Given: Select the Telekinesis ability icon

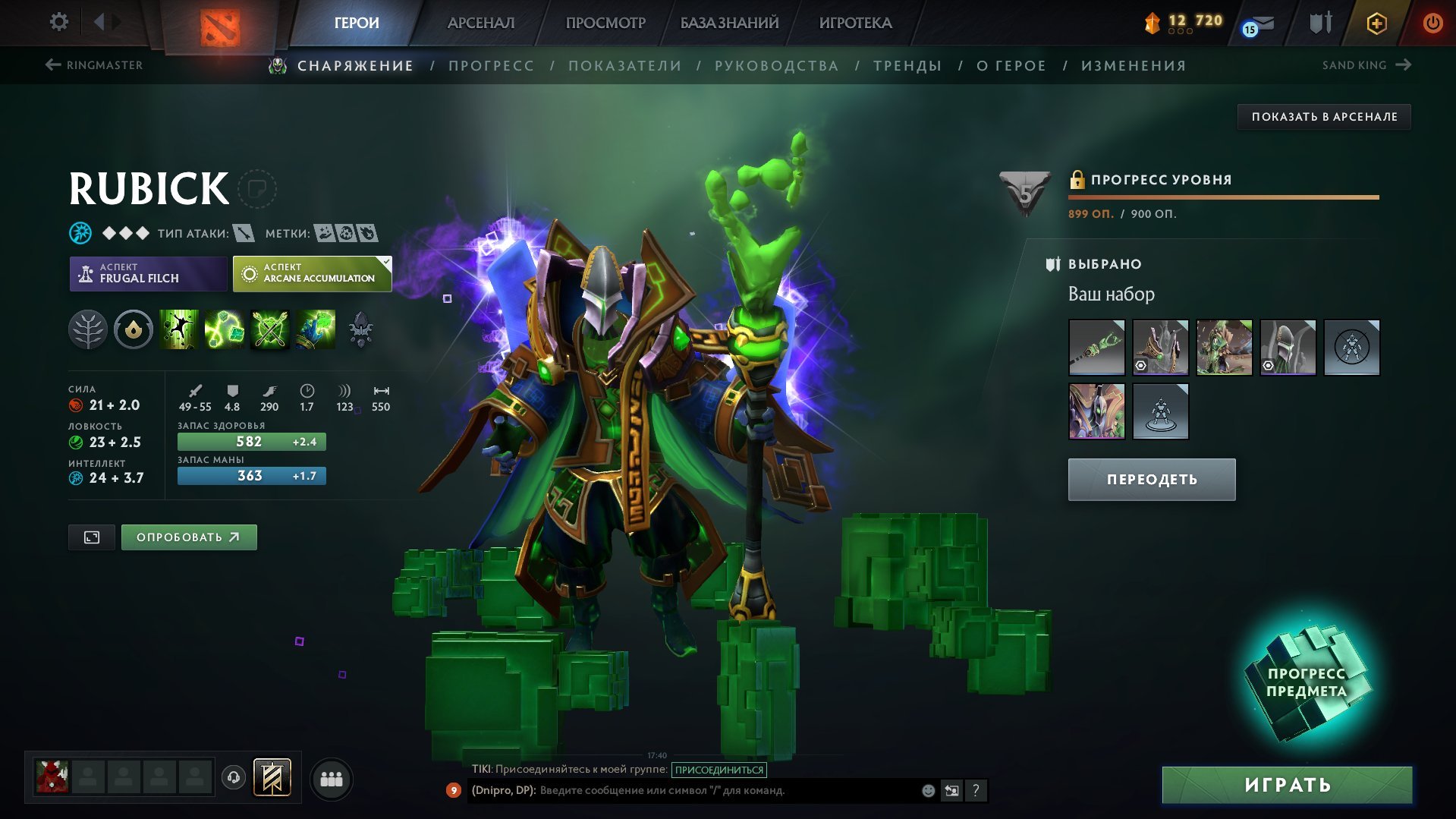Looking at the screenshot, I should (x=180, y=329).
